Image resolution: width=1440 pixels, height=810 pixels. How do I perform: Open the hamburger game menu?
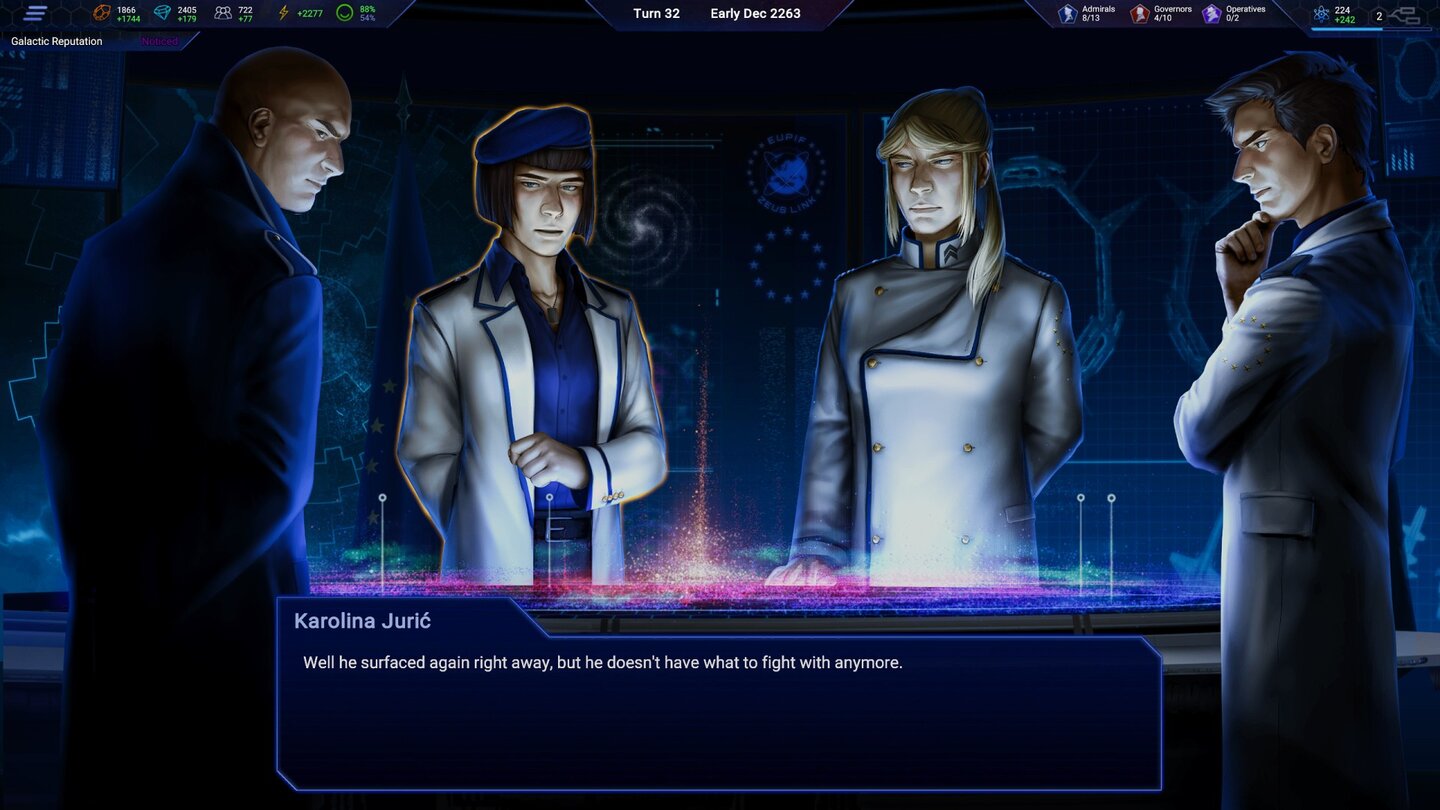coord(33,14)
